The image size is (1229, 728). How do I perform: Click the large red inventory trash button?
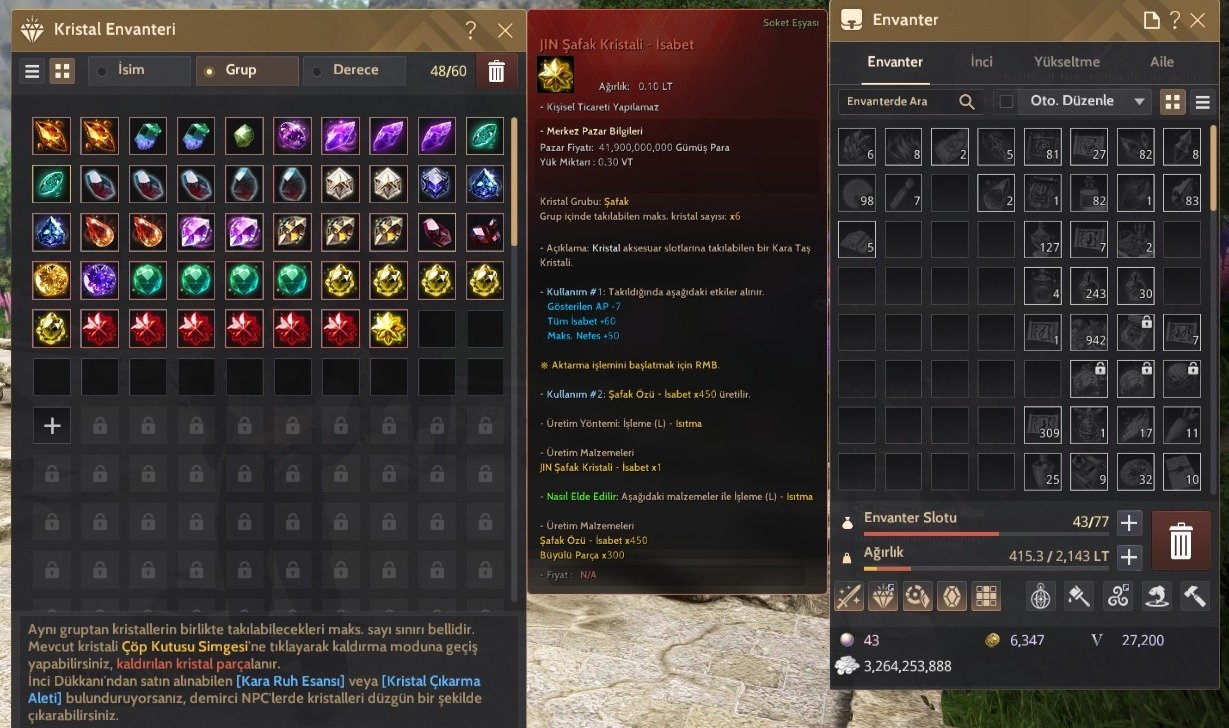(x=1181, y=540)
